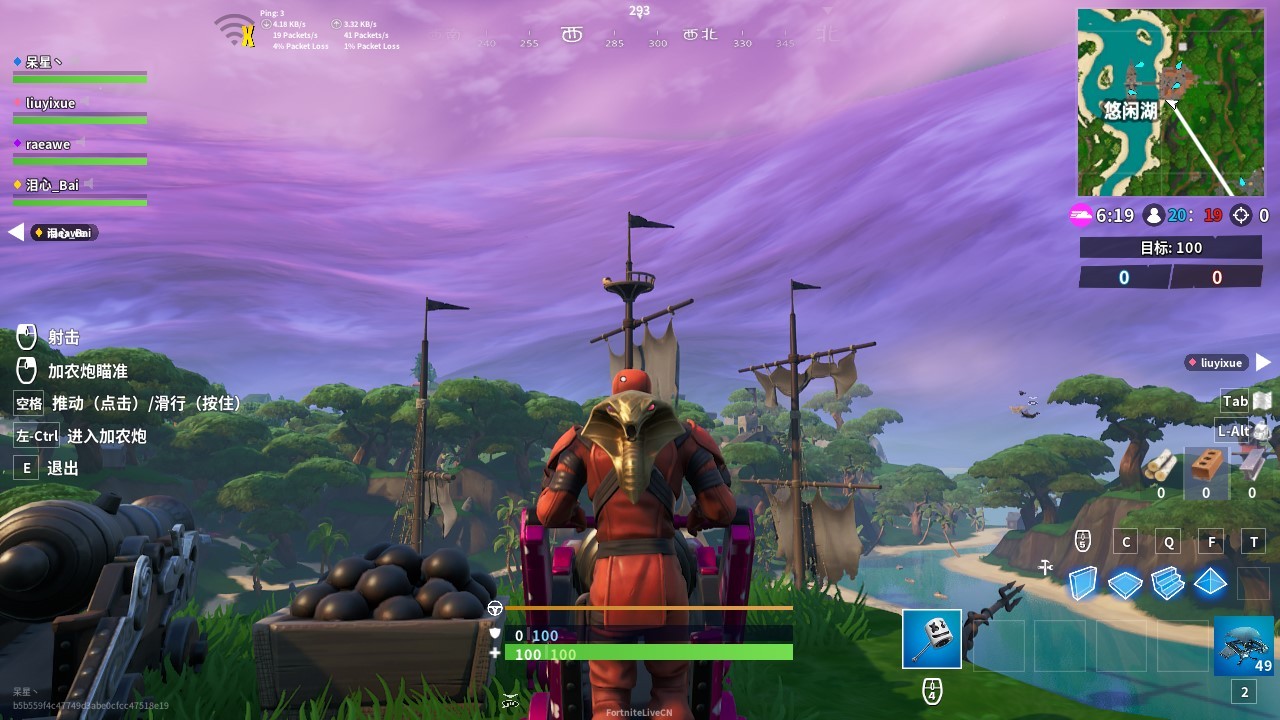1280x720 pixels.
Task: Select squad member liuyixue in the list
Action: (x=50, y=103)
